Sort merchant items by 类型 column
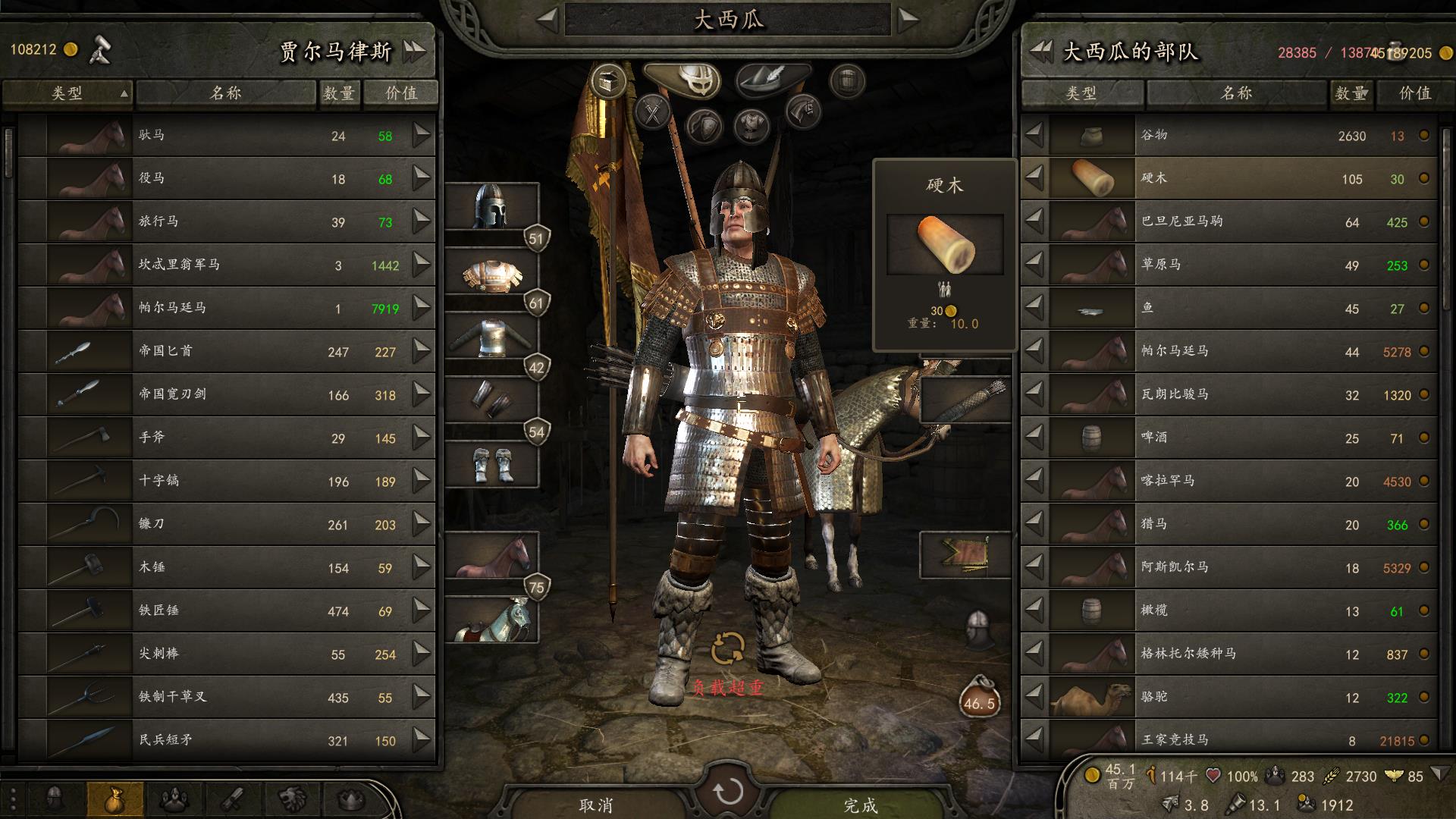 coord(67,93)
